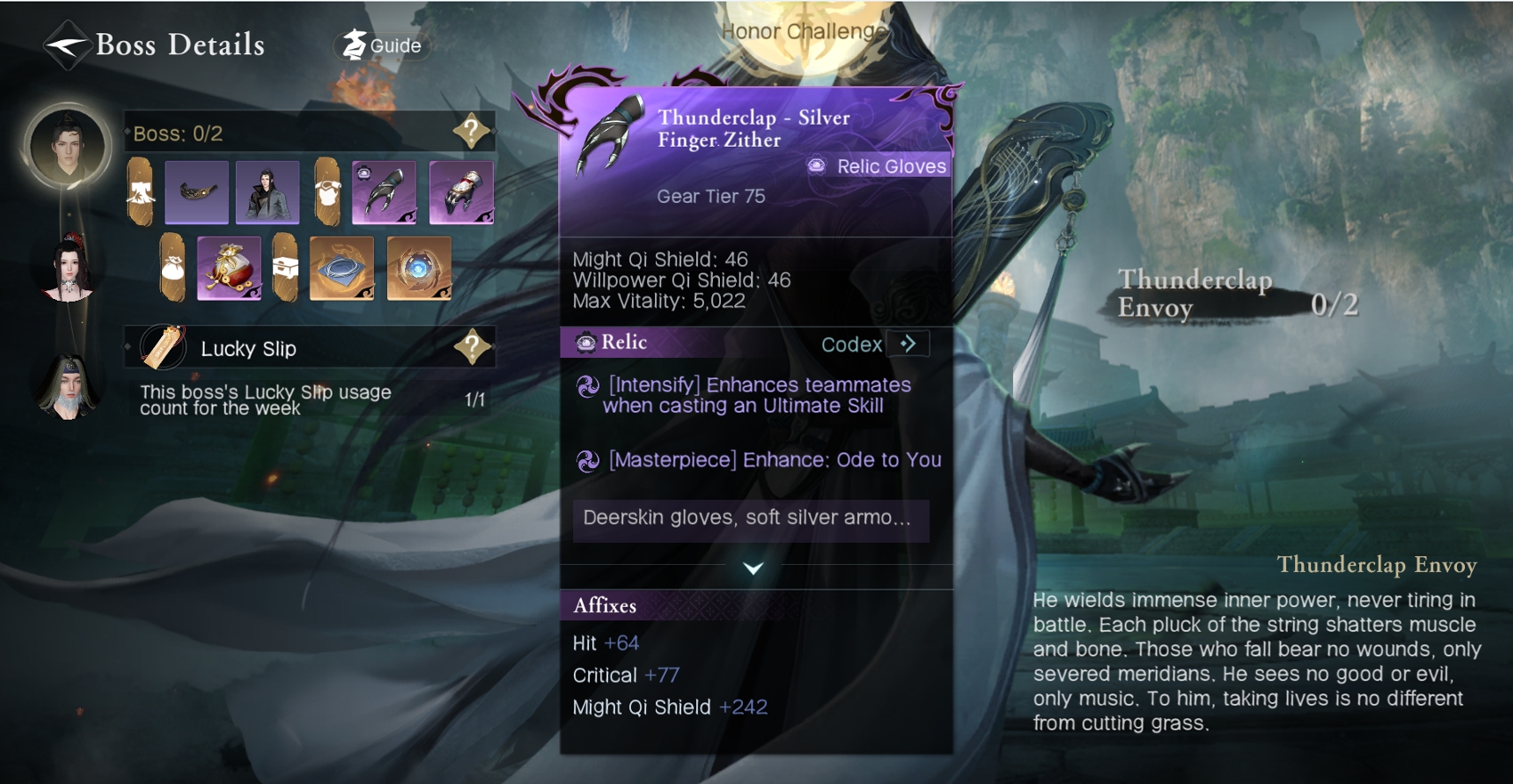This screenshot has width=1513, height=784.
Task: Open the Guide
Action: [x=384, y=45]
